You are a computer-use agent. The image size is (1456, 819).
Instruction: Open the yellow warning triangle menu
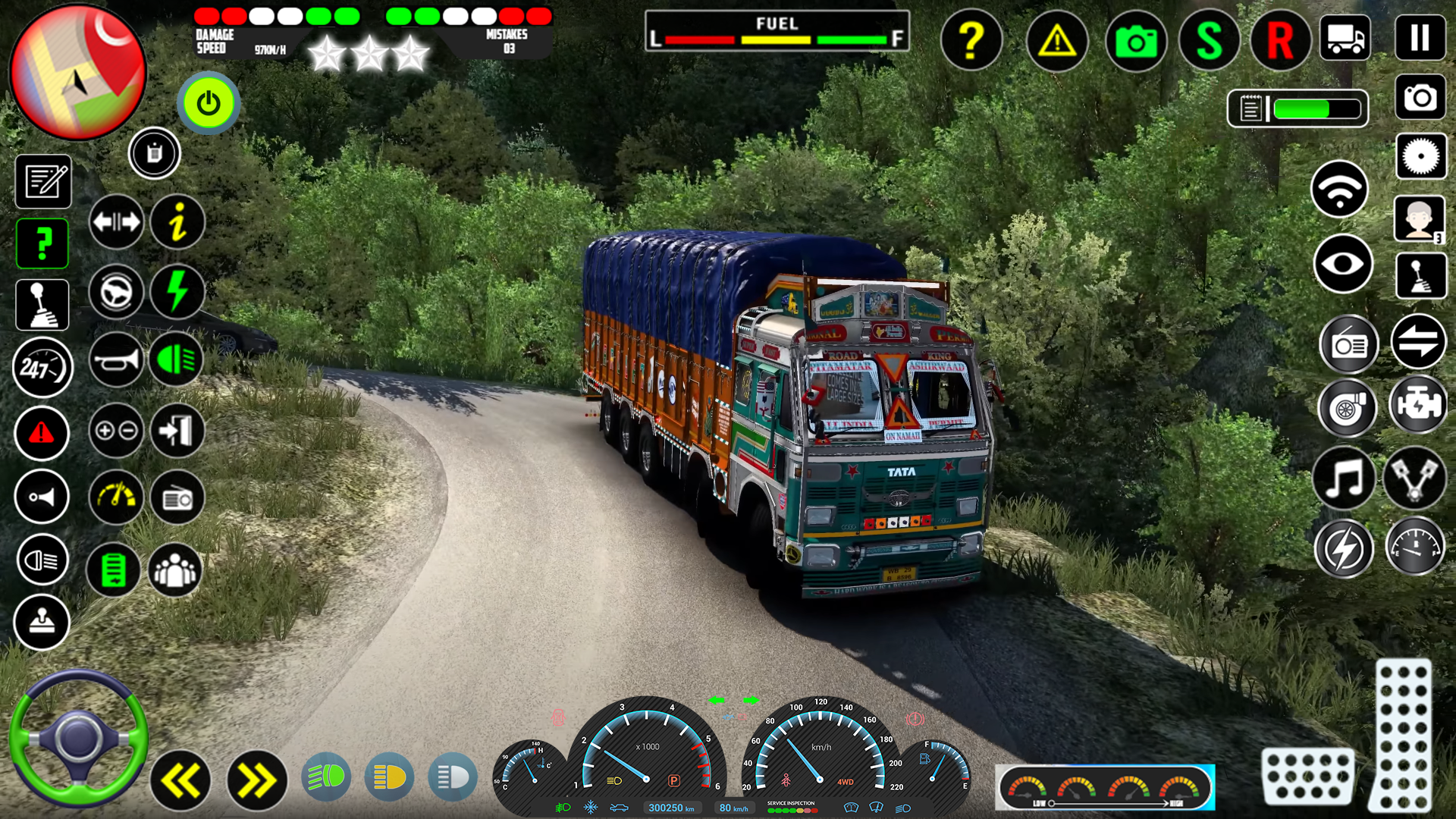click(1057, 42)
